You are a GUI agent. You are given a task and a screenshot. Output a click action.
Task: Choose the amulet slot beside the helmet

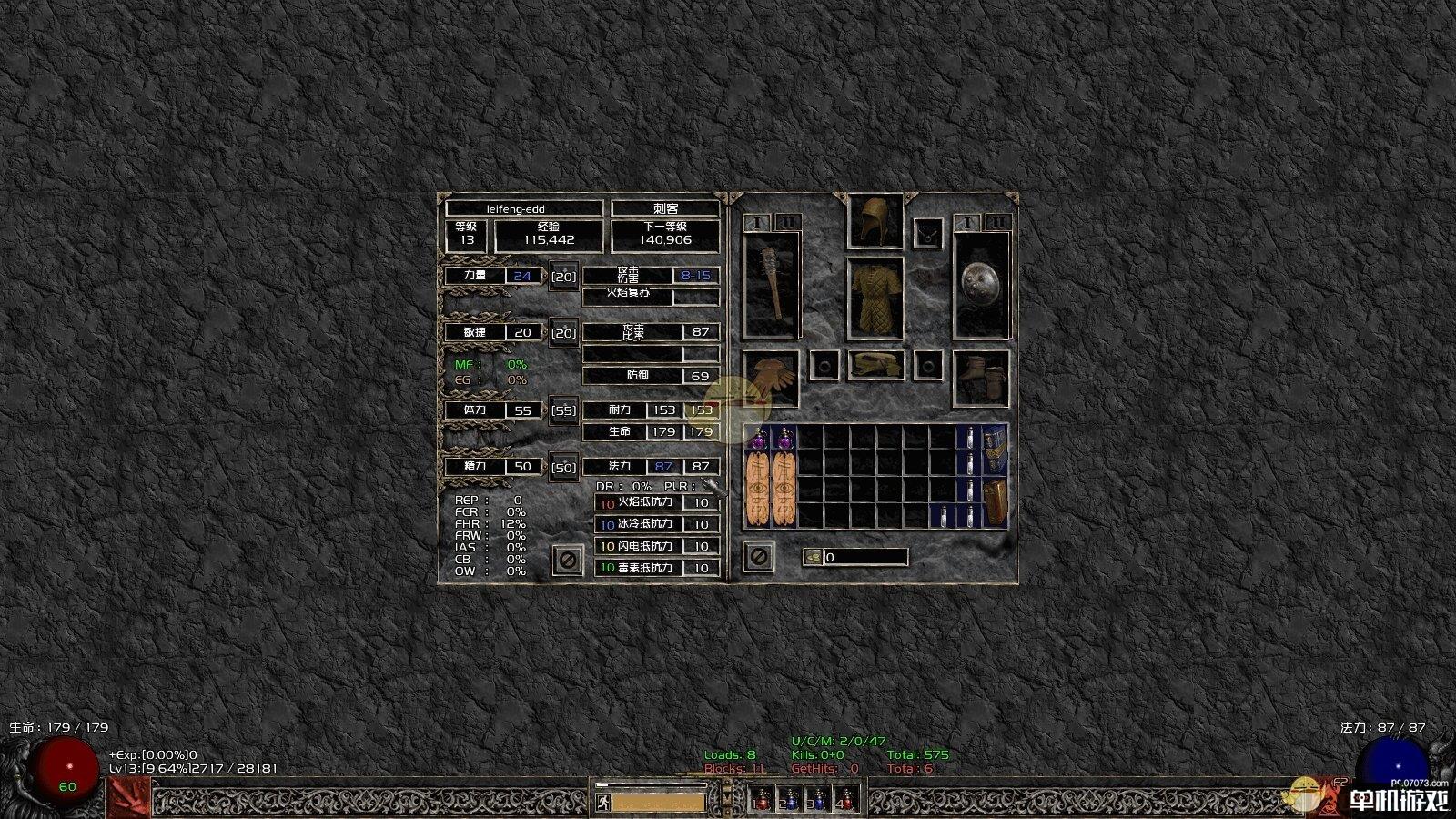pos(928,234)
